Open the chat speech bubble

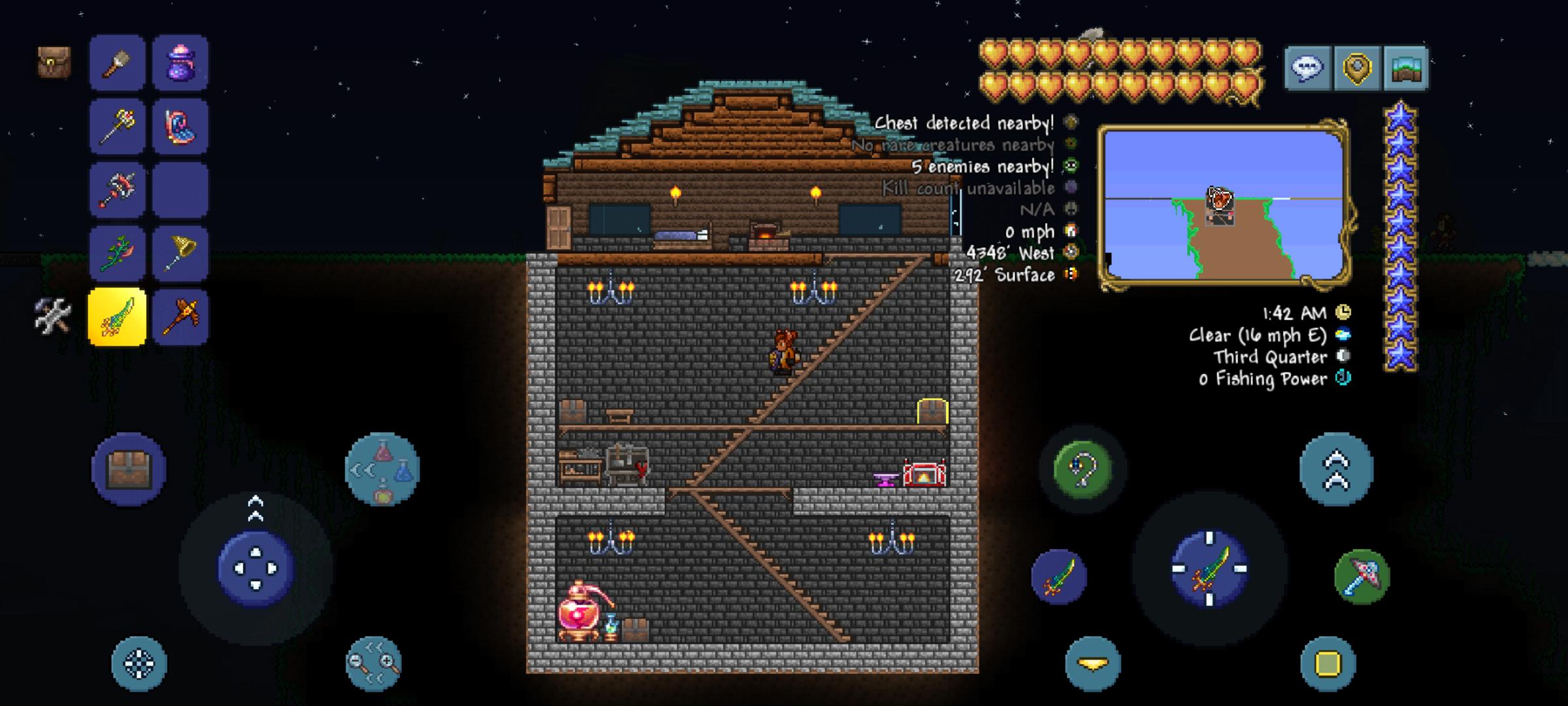pos(1307,67)
